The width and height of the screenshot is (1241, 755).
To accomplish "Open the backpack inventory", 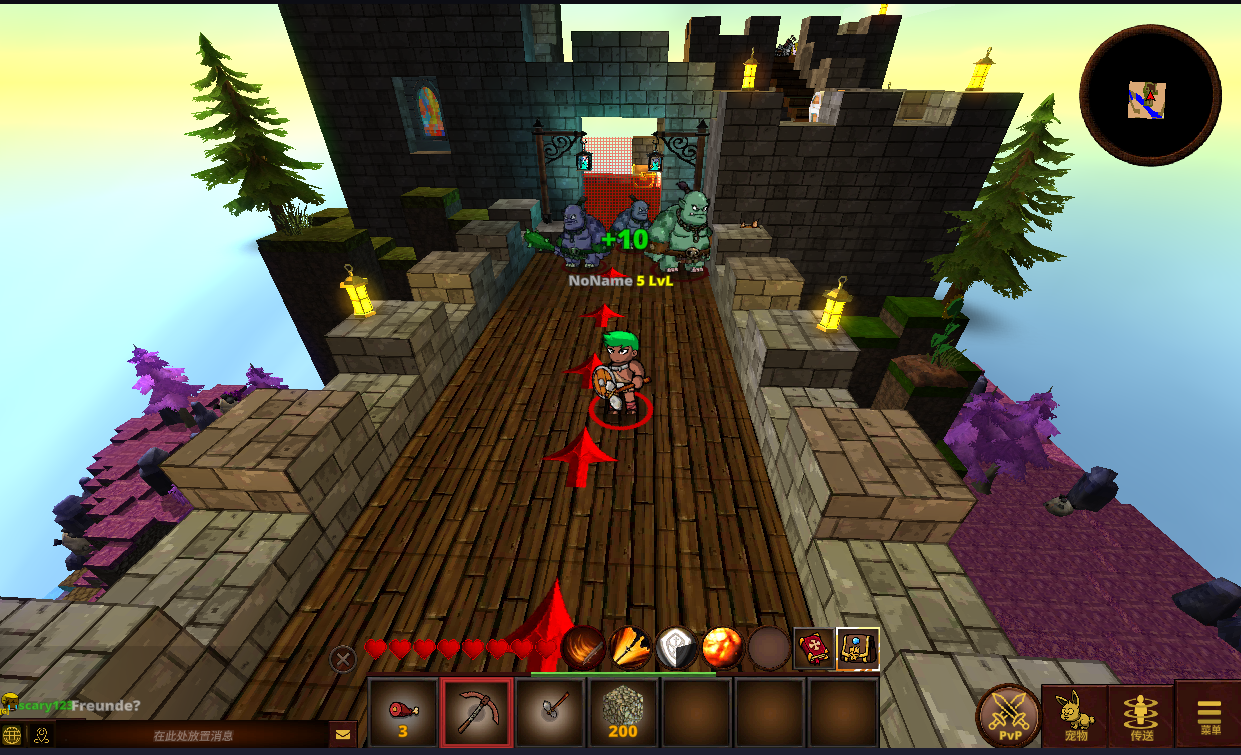I will click(858, 649).
